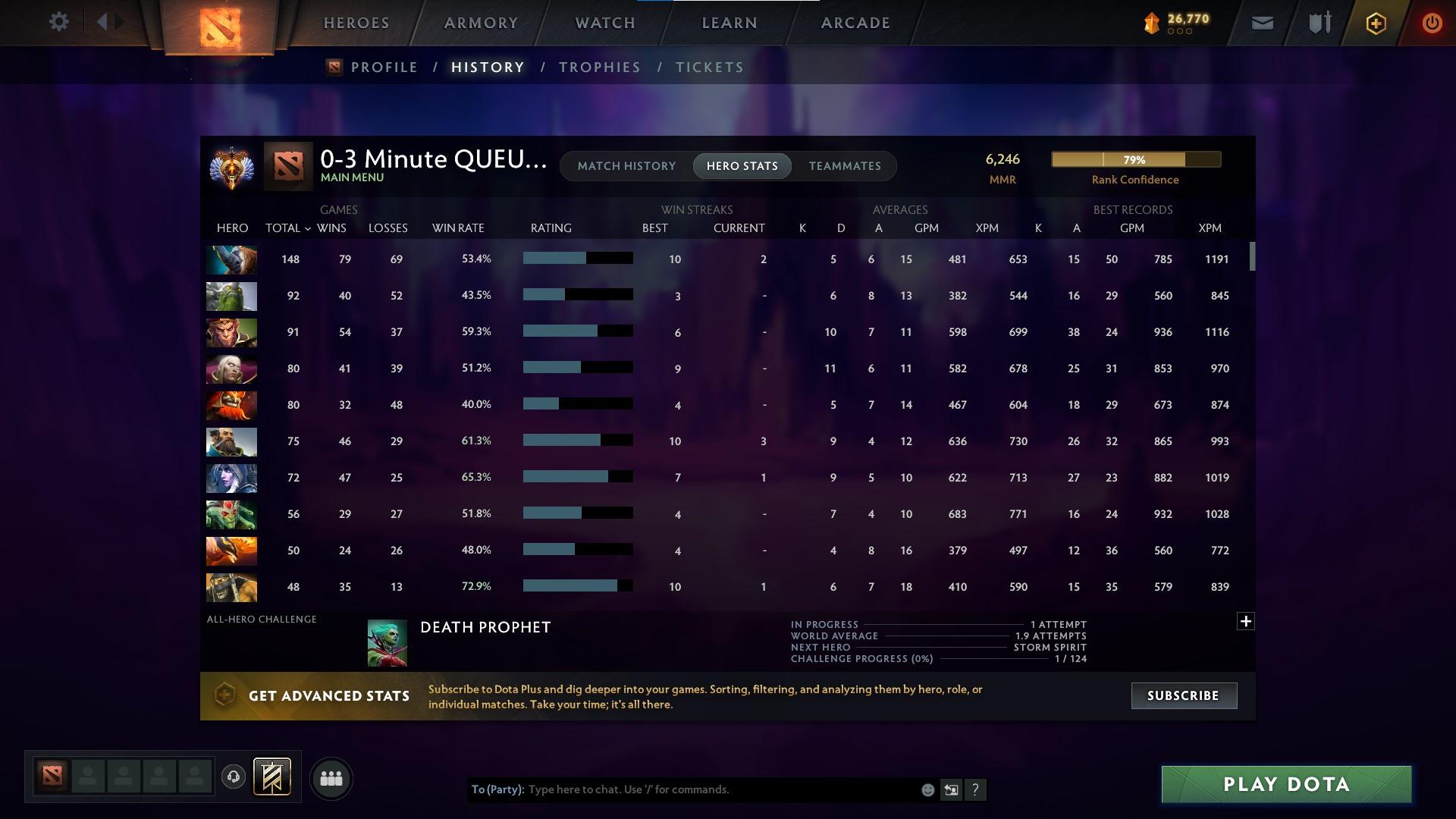Click the headset voice chat icon

(234, 778)
